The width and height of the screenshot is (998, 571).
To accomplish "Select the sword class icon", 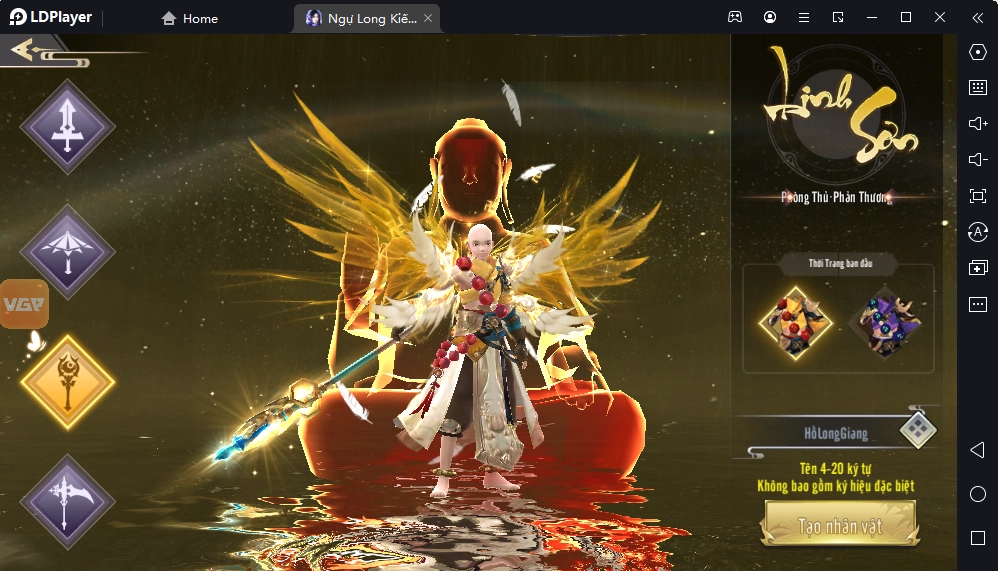I will (x=68, y=128).
